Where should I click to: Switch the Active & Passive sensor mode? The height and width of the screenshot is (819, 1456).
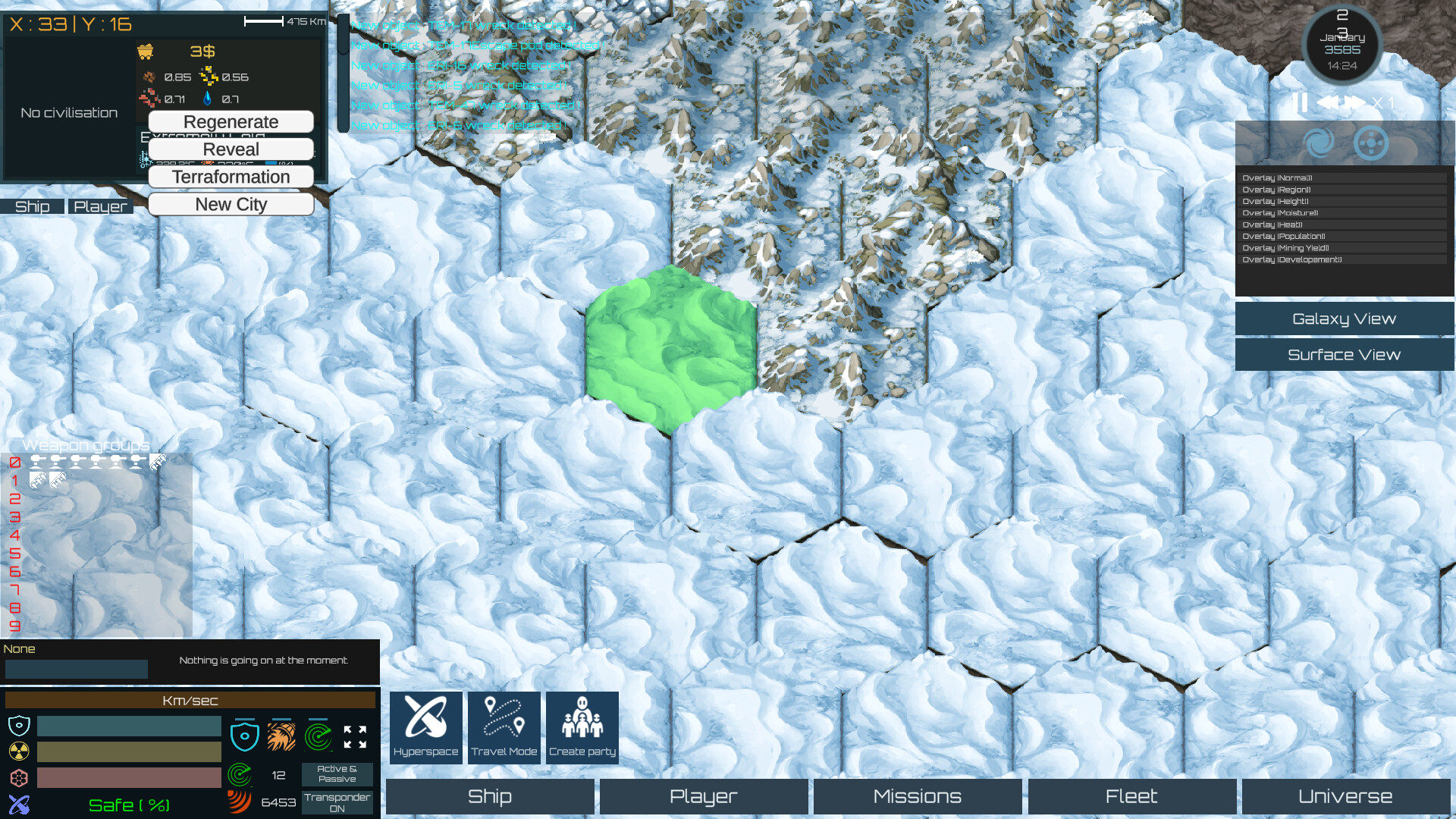pos(337,773)
